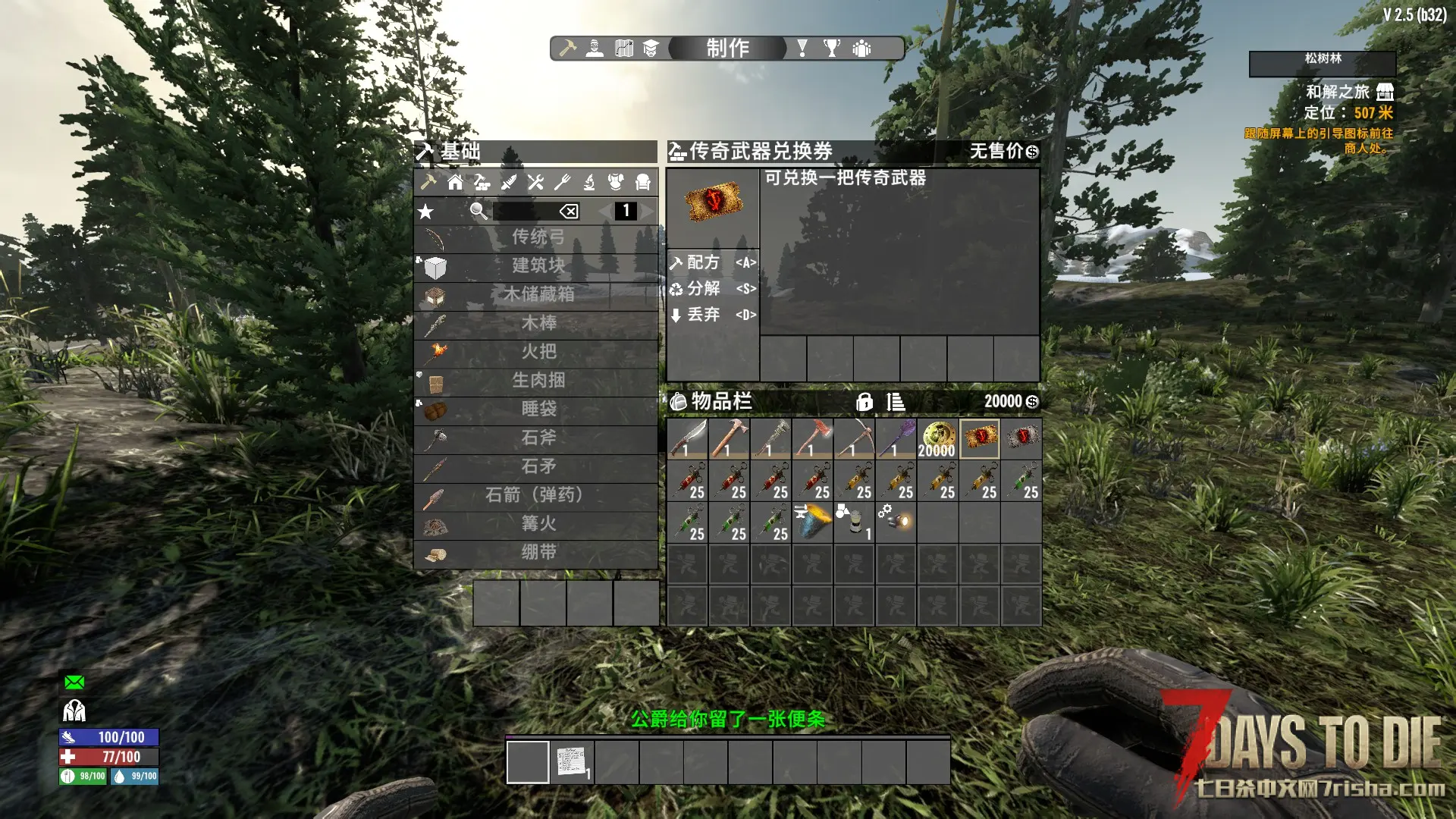Pick the 绷带 bandage recipe

point(537,553)
